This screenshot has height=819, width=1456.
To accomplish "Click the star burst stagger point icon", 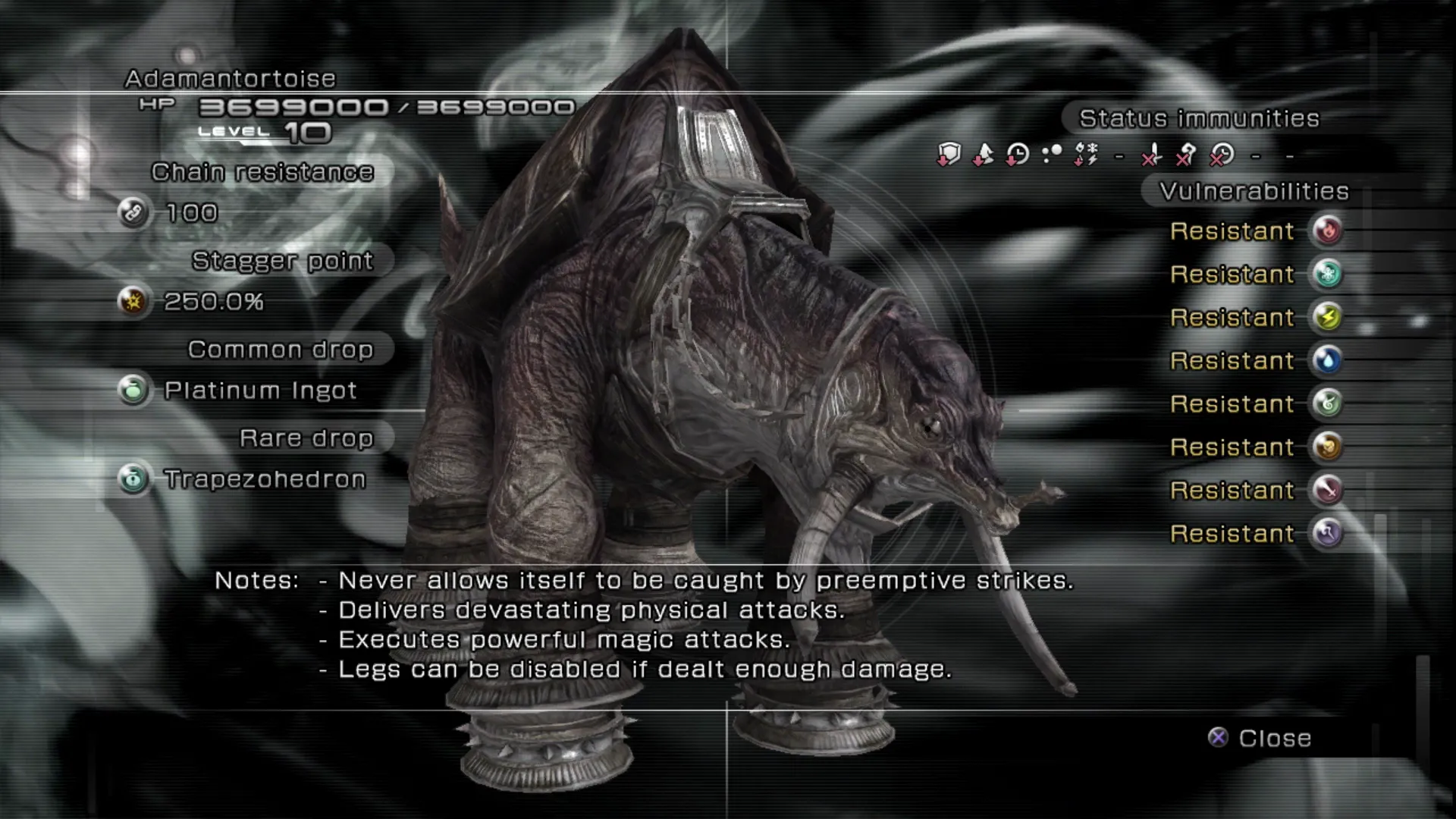I will pyautogui.click(x=133, y=301).
